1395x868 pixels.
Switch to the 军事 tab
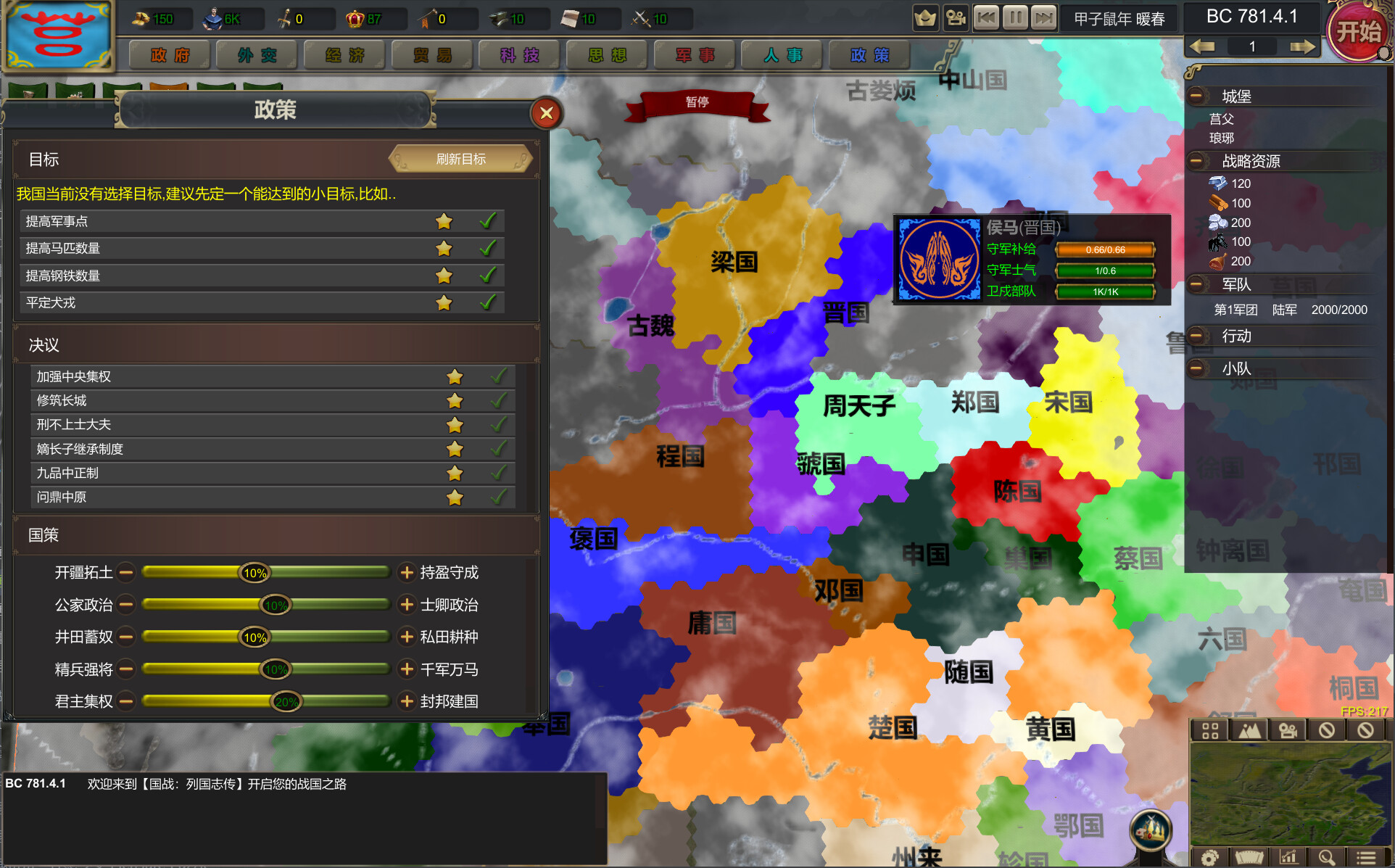[x=694, y=54]
